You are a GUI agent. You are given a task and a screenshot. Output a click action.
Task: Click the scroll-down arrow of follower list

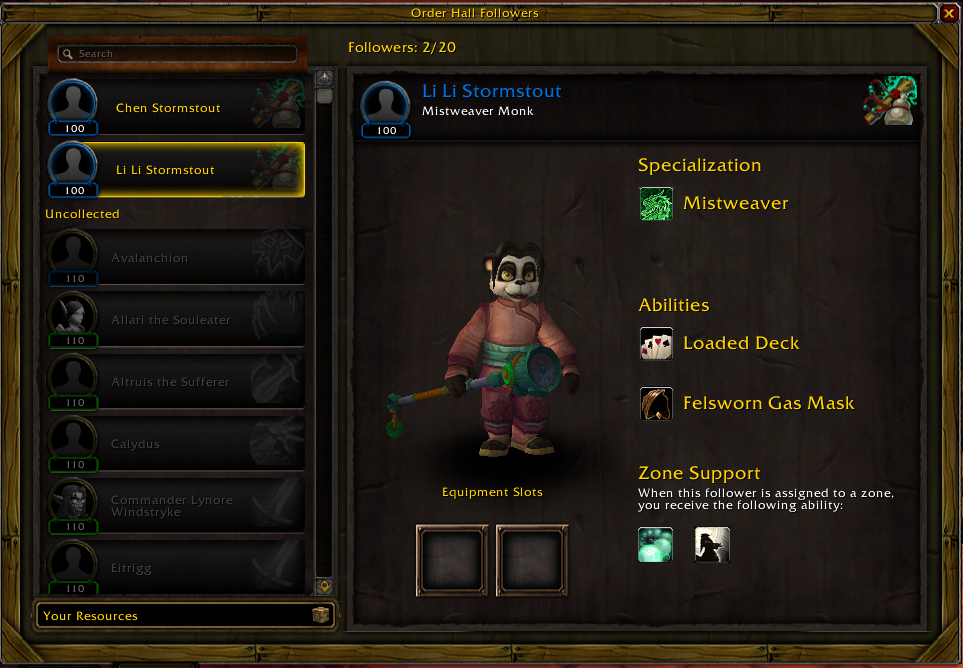(x=324, y=587)
